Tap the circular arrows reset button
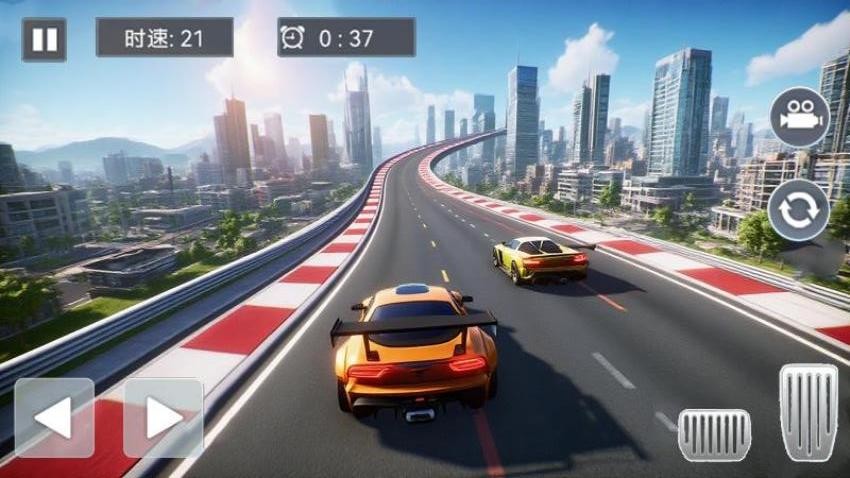The image size is (850, 478). [798, 209]
